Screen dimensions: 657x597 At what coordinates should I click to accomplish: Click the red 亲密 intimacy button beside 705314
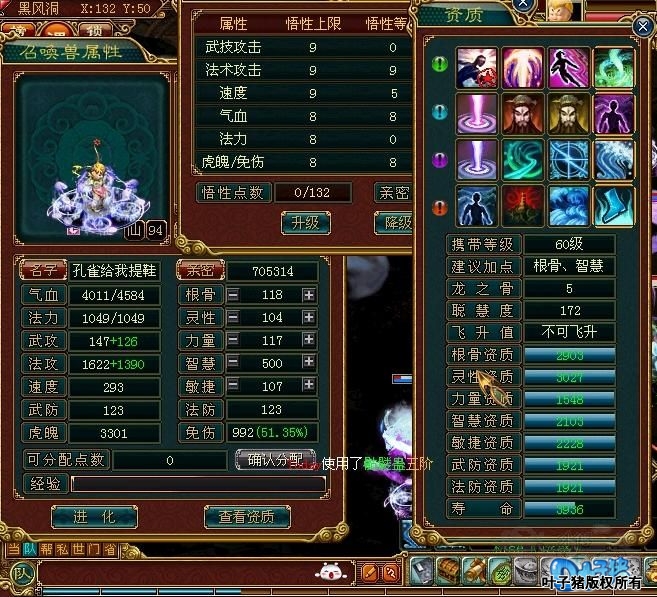click(199, 270)
